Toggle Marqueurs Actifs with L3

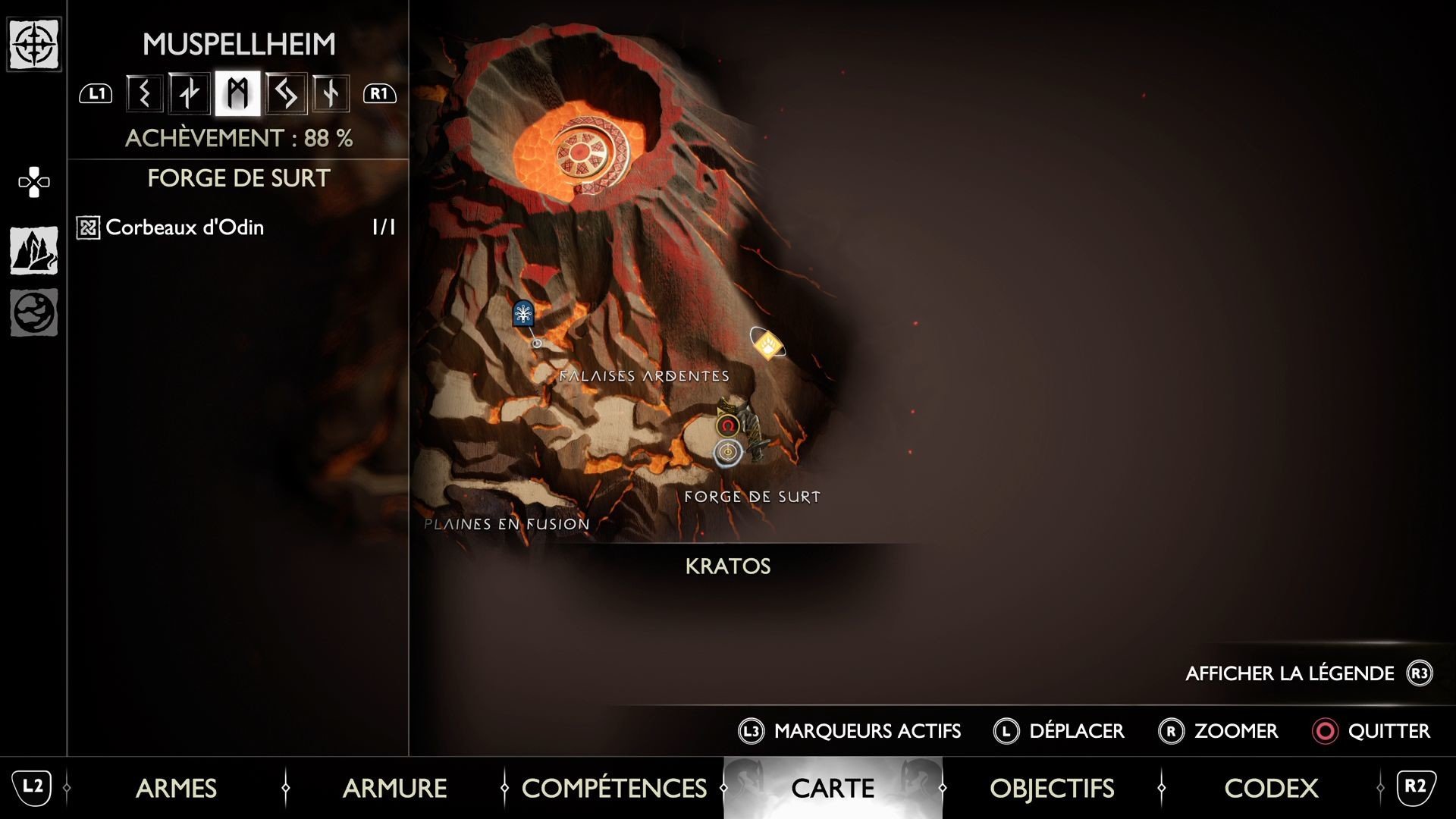click(849, 731)
